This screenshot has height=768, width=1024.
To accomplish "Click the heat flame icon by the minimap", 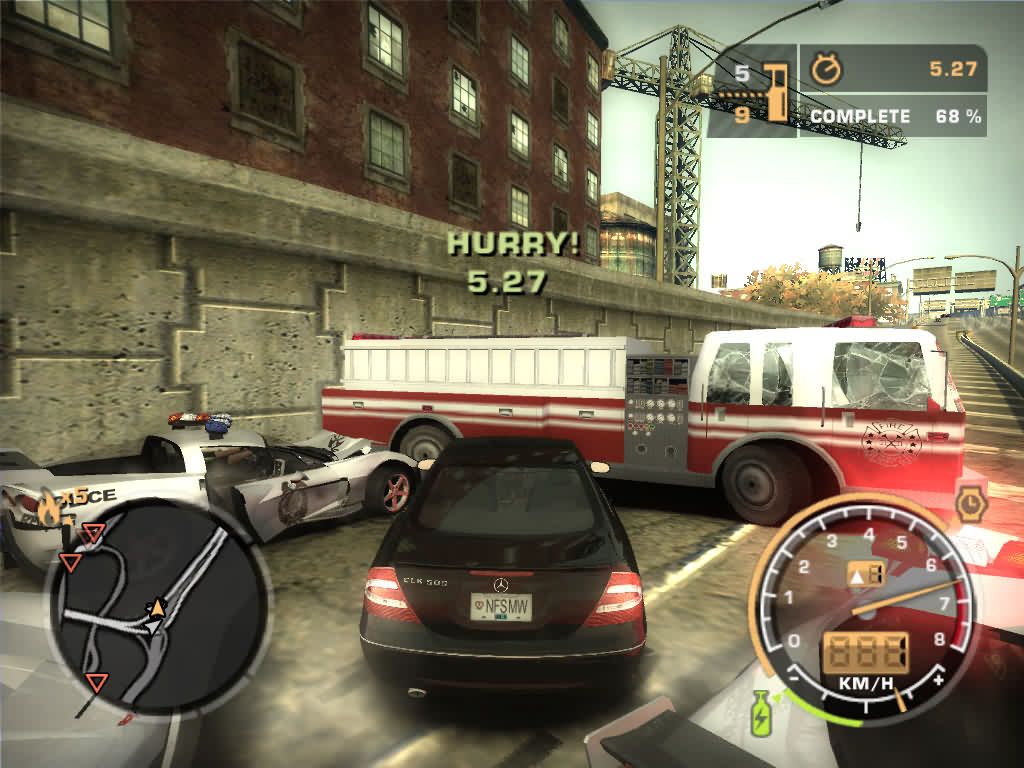I will pos(48,511).
